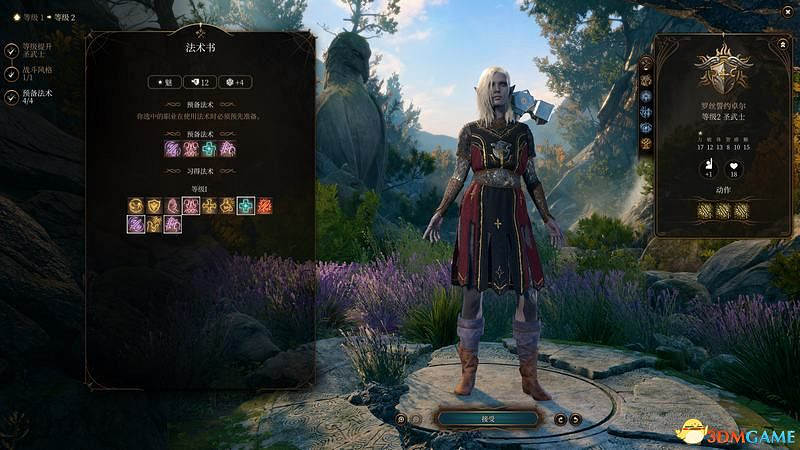Select the orange bottom tab beside character panel

click(645, 145)
